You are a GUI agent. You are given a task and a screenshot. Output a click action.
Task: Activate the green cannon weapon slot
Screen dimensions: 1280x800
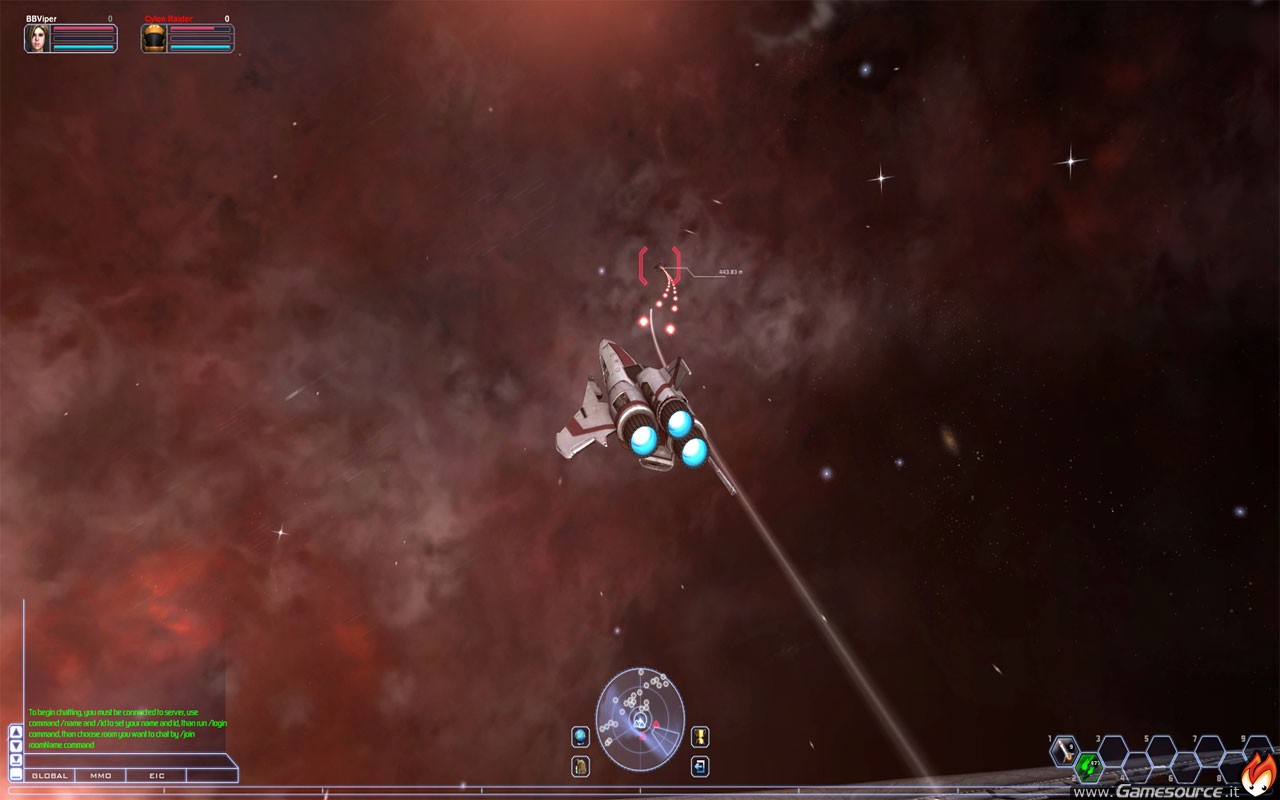[x=1089, y=767]
